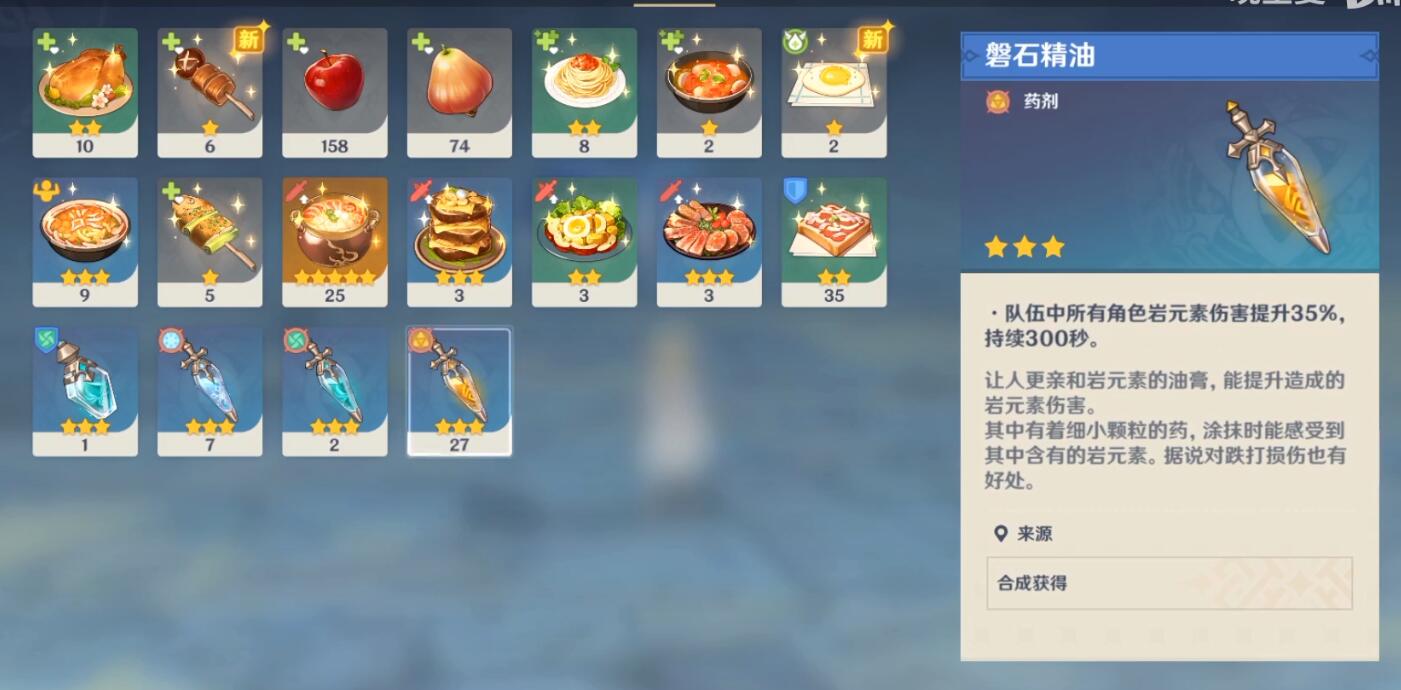Select the new fried egg dish
Screen dimensions: 1401x690
pos(834,92)
